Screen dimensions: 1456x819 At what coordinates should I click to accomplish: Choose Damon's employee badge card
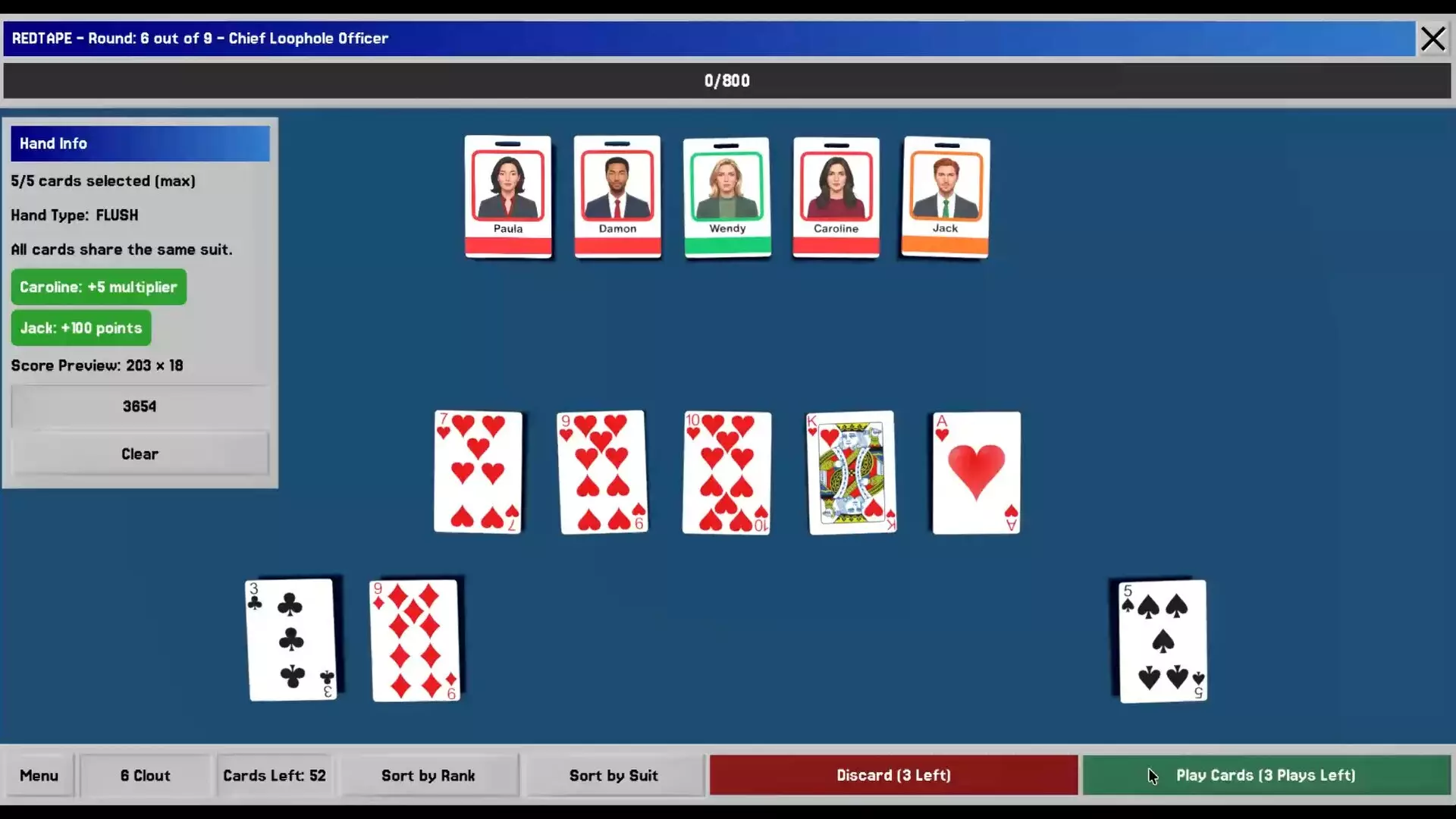click(x=617, y=196)
